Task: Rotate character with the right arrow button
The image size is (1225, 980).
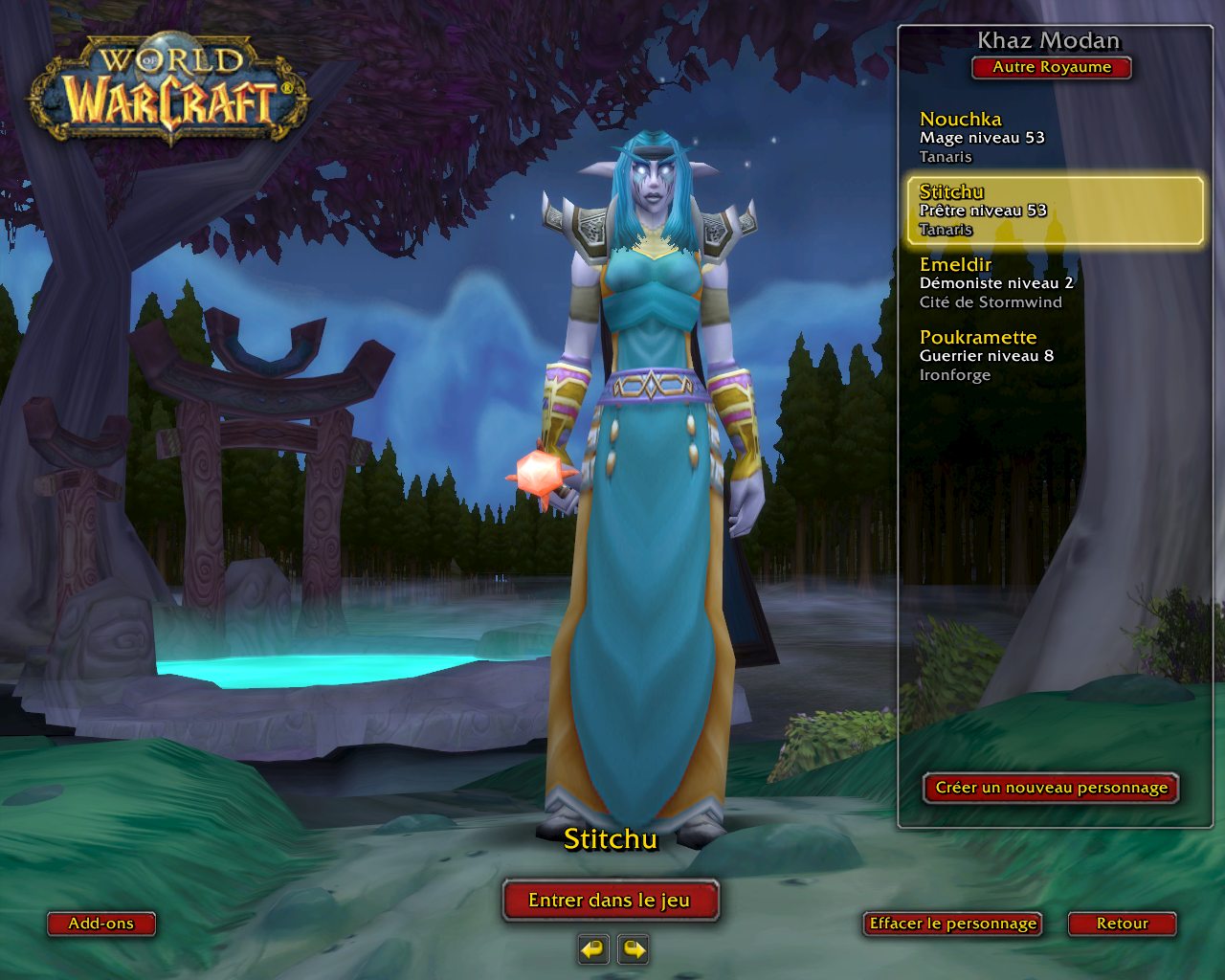Action: (634, 949)
